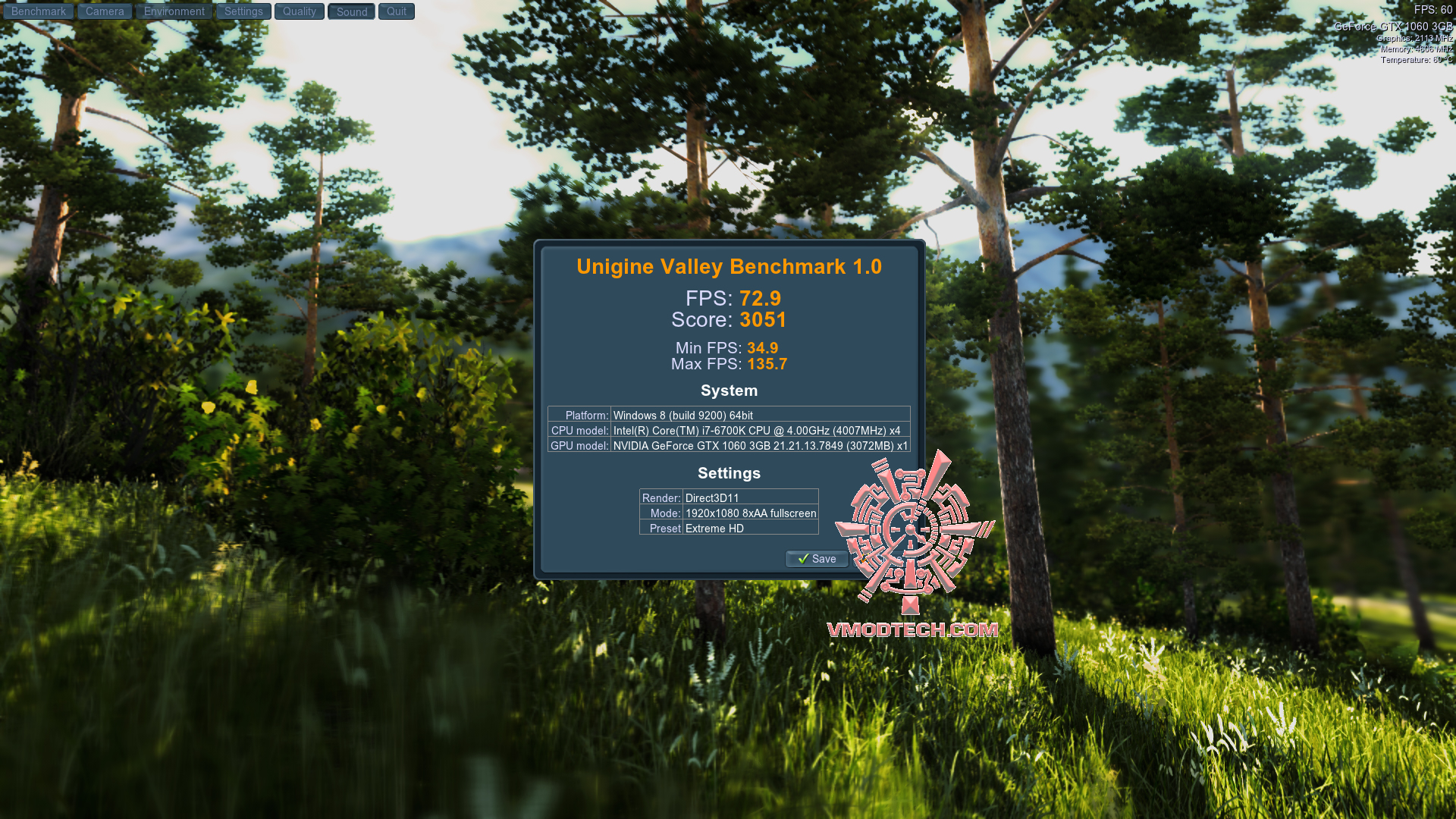This screenshot has width=1456, height=819.
Task: Click the Min FPS 34.9 value
Action: (x=763, y=347)
